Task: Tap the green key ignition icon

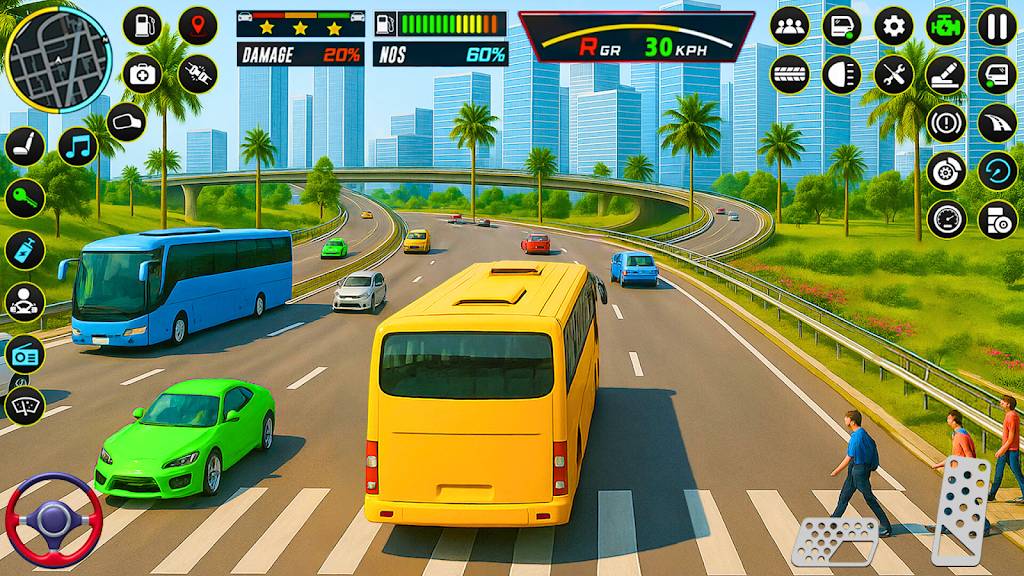Action: click(x=25, y=198)
